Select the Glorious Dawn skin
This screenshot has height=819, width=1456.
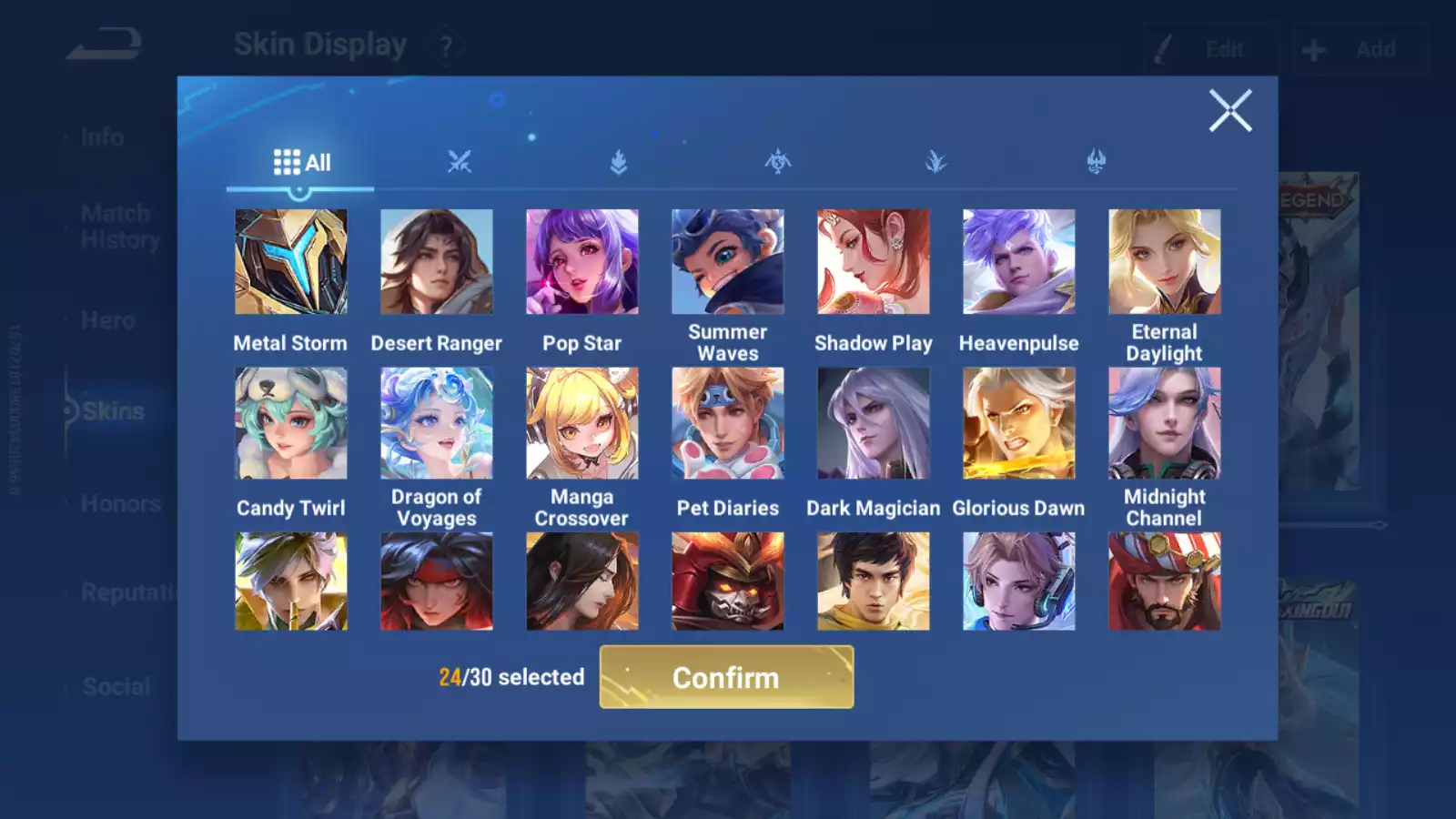(x=1019, y=423)
